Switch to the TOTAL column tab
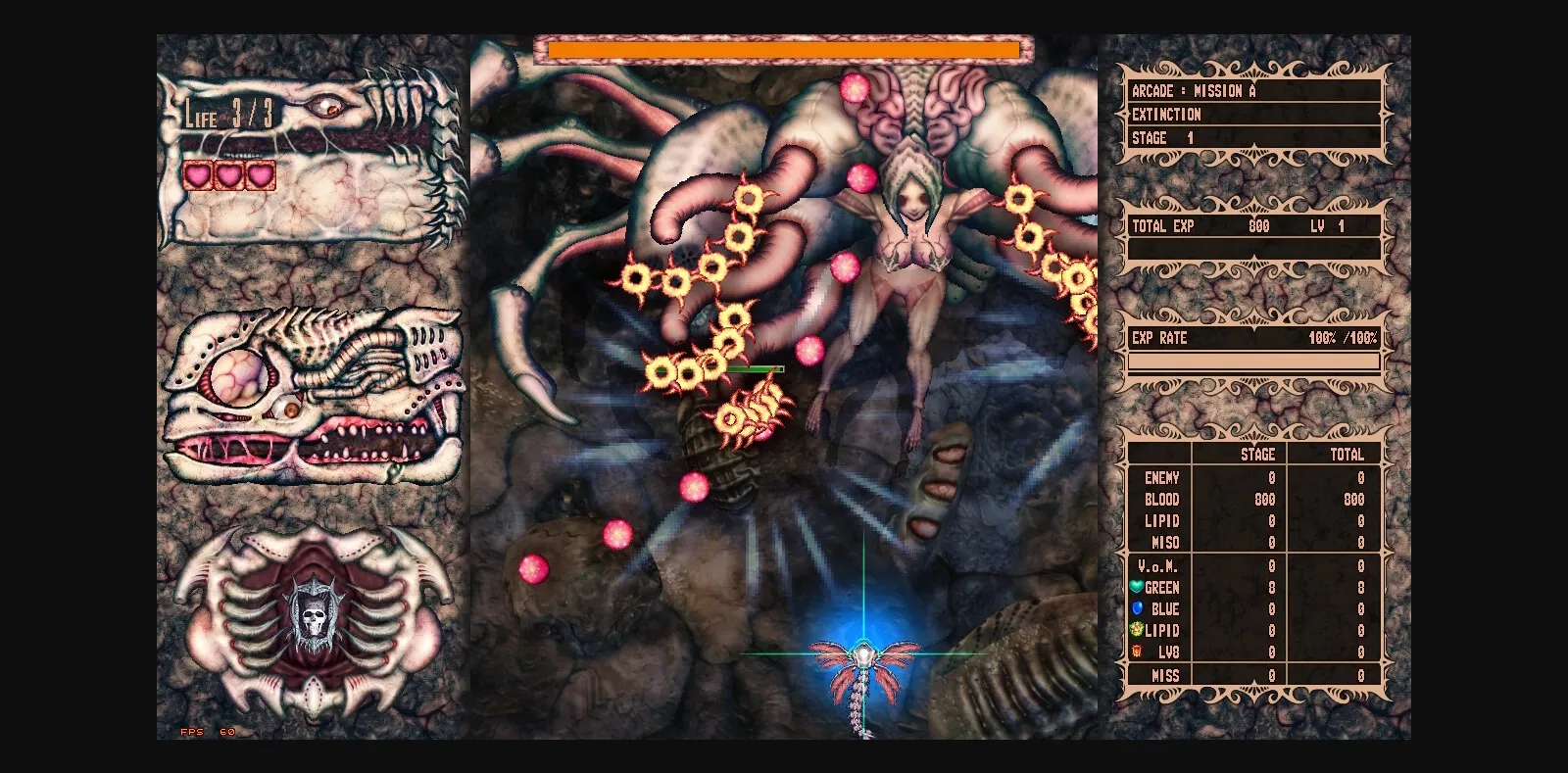The height and width of the screenshot is (773, 1568). click(x=1347, y=455)
